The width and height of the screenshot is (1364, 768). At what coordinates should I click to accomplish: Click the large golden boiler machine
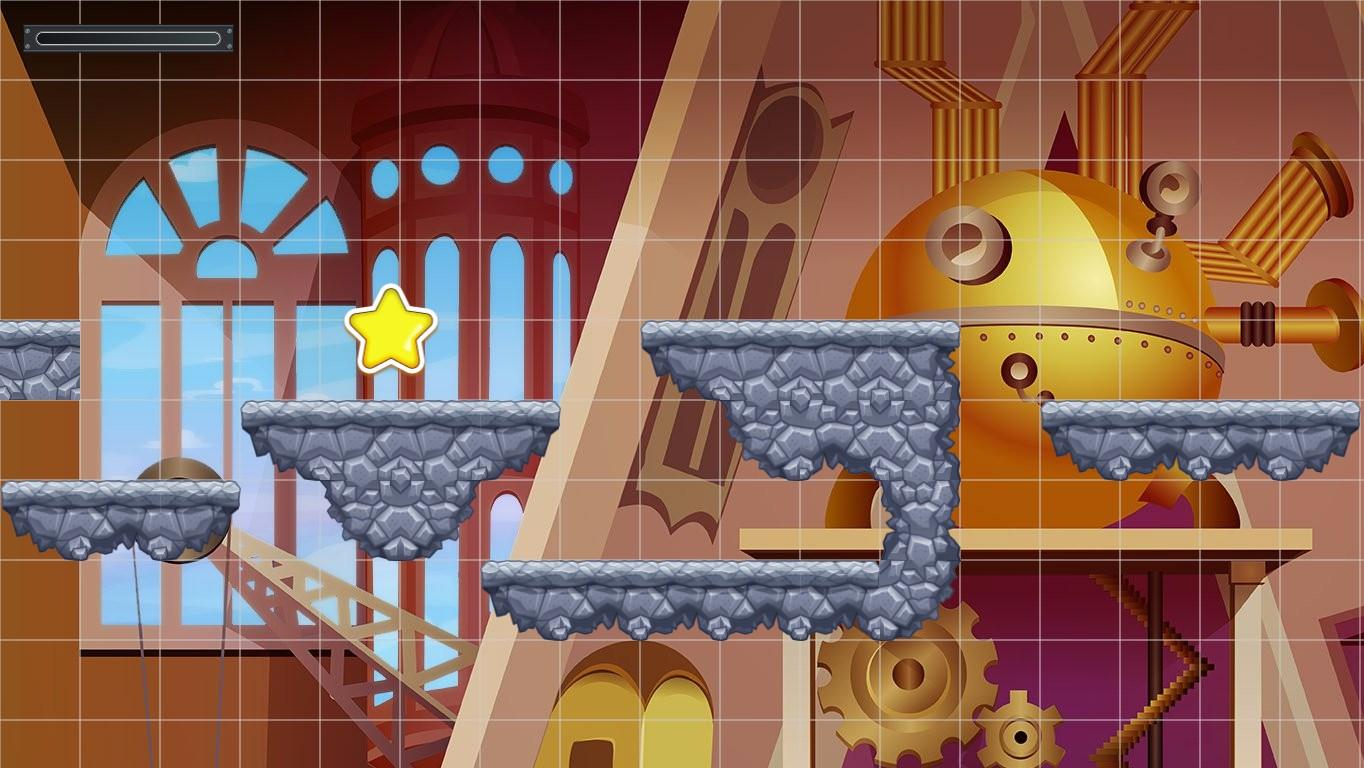(x=1060, y=300)
